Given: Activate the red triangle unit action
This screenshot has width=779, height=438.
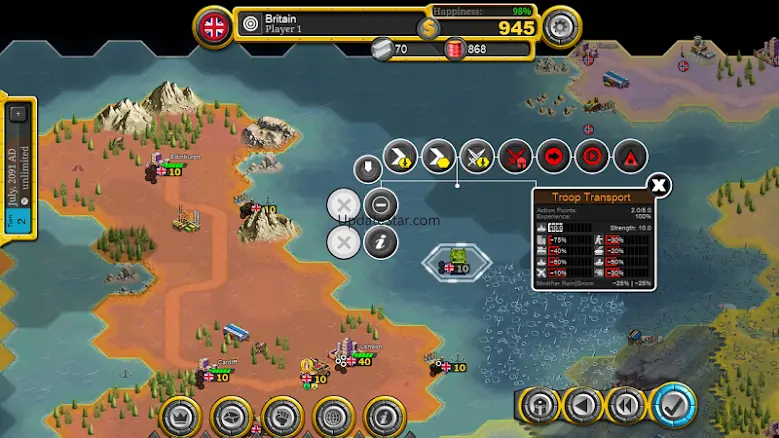Looking at the screenshot, I should (630, 156).
